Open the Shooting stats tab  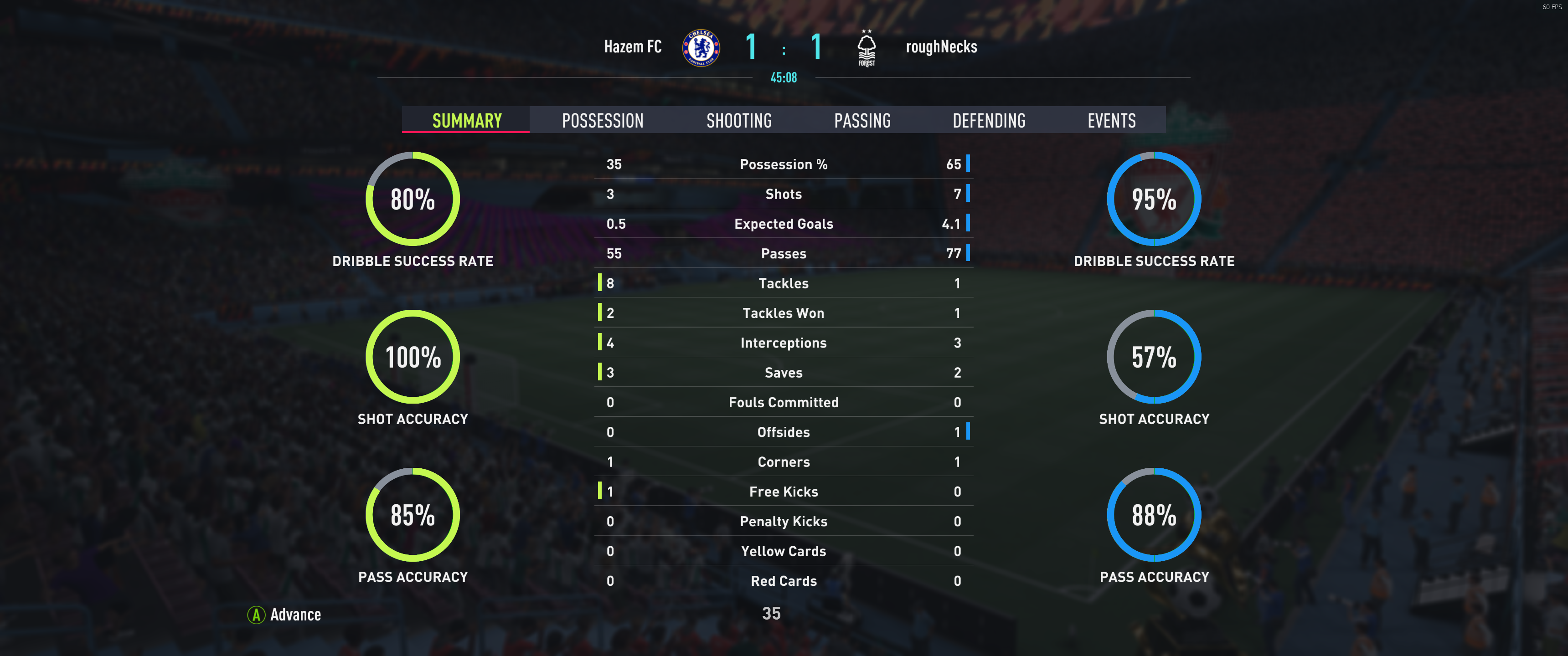pos(738,120)
